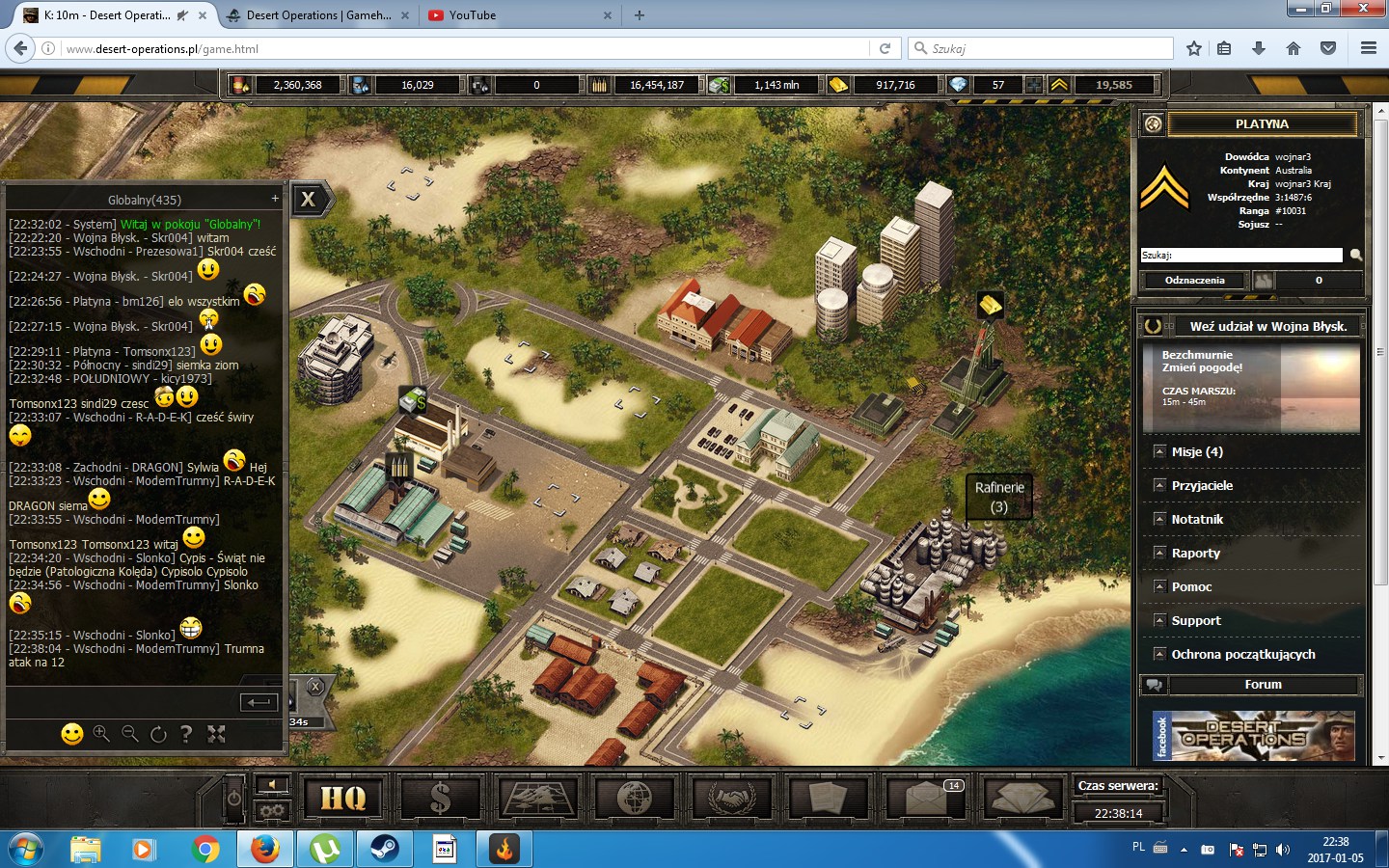Close the chat panel with the X button

tap(309, 200)
